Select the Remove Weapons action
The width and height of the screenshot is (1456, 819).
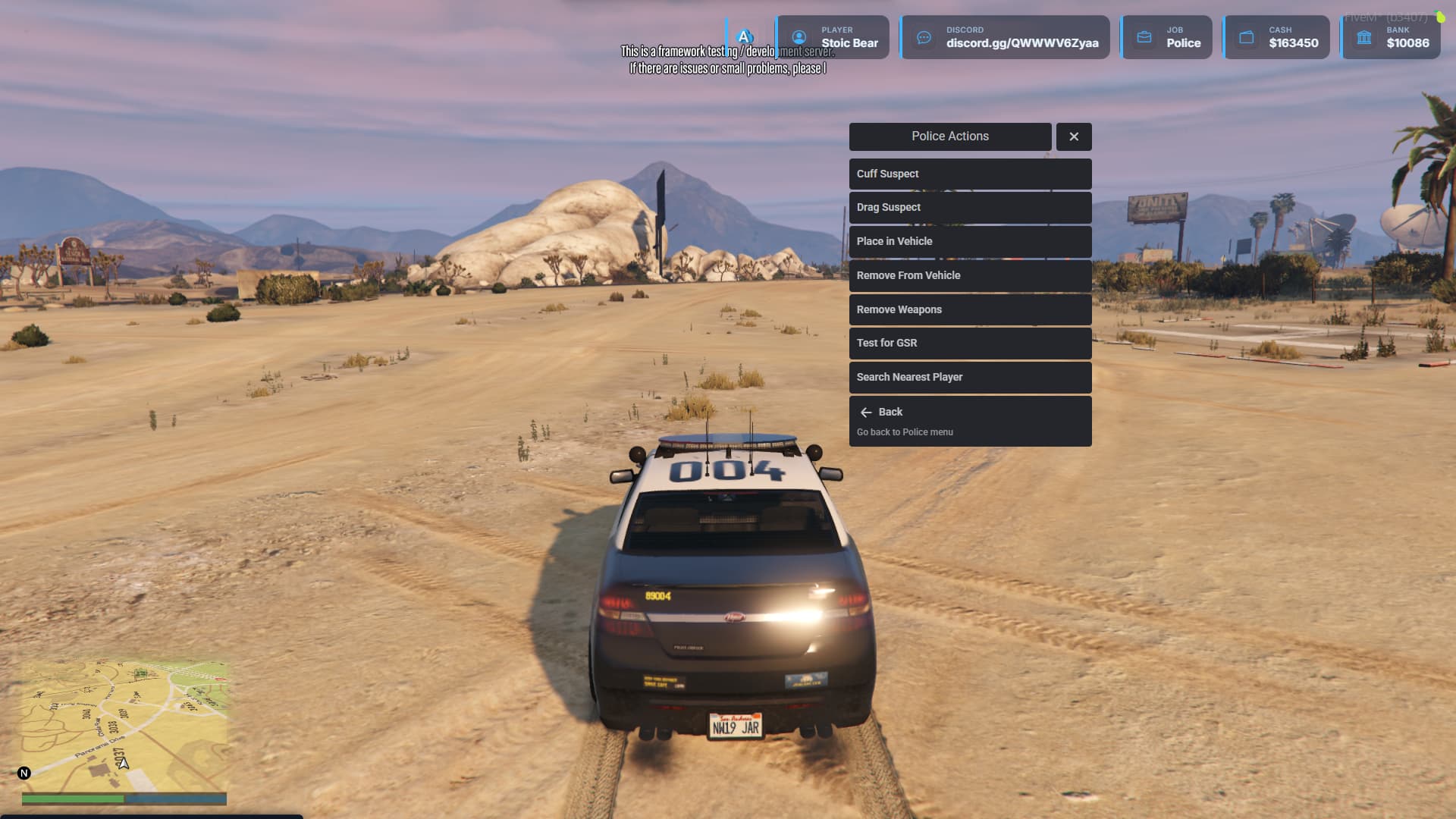click(x=969, y=309)
